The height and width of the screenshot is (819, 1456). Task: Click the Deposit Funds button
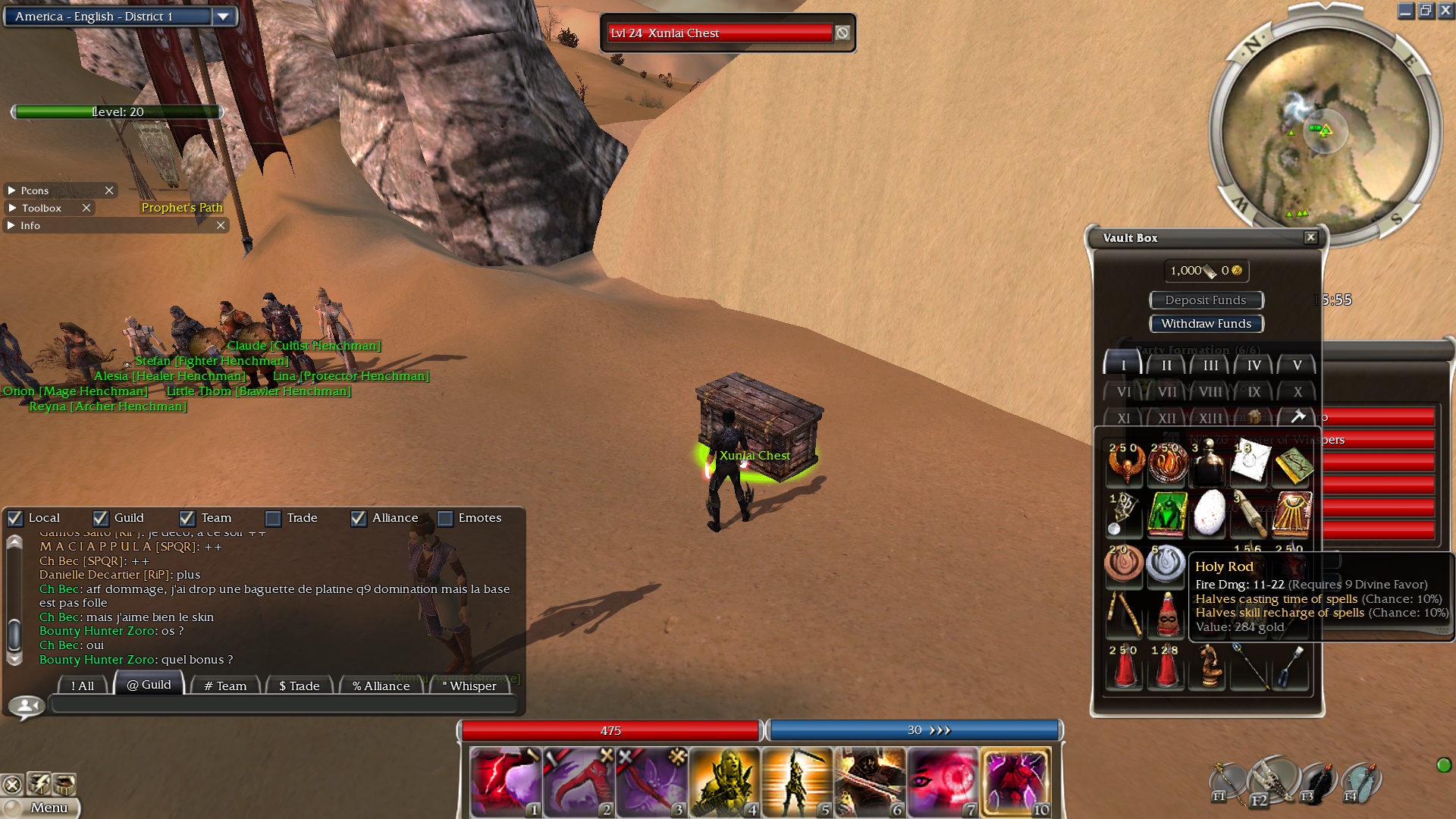1206,300
